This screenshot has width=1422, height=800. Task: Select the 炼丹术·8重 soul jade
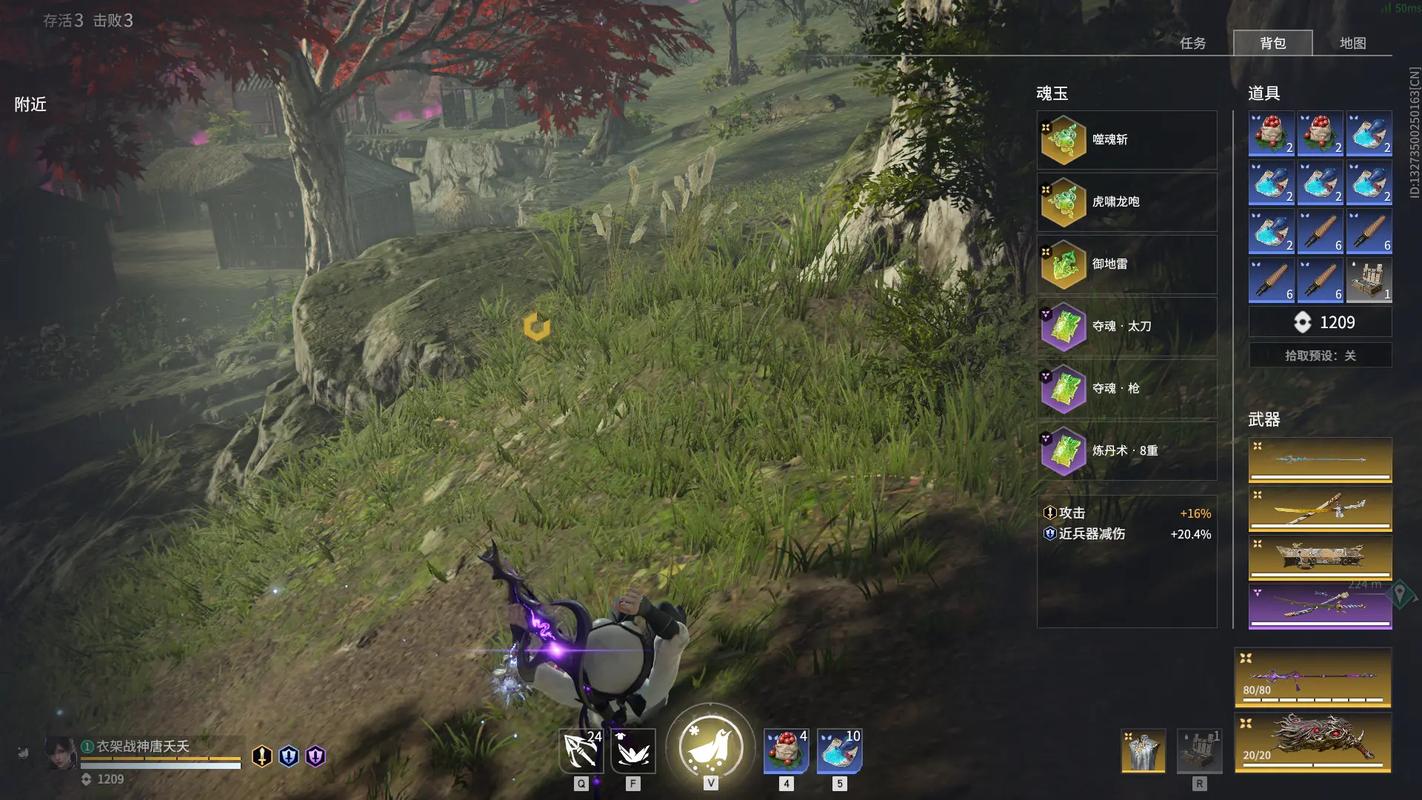tap(1127, 450)
